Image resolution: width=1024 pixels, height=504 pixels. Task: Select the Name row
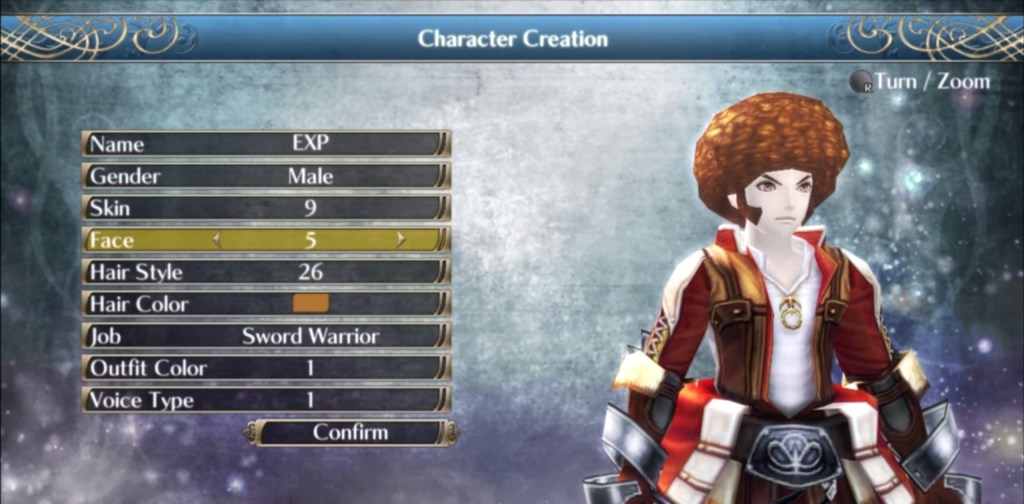[265, 144]
